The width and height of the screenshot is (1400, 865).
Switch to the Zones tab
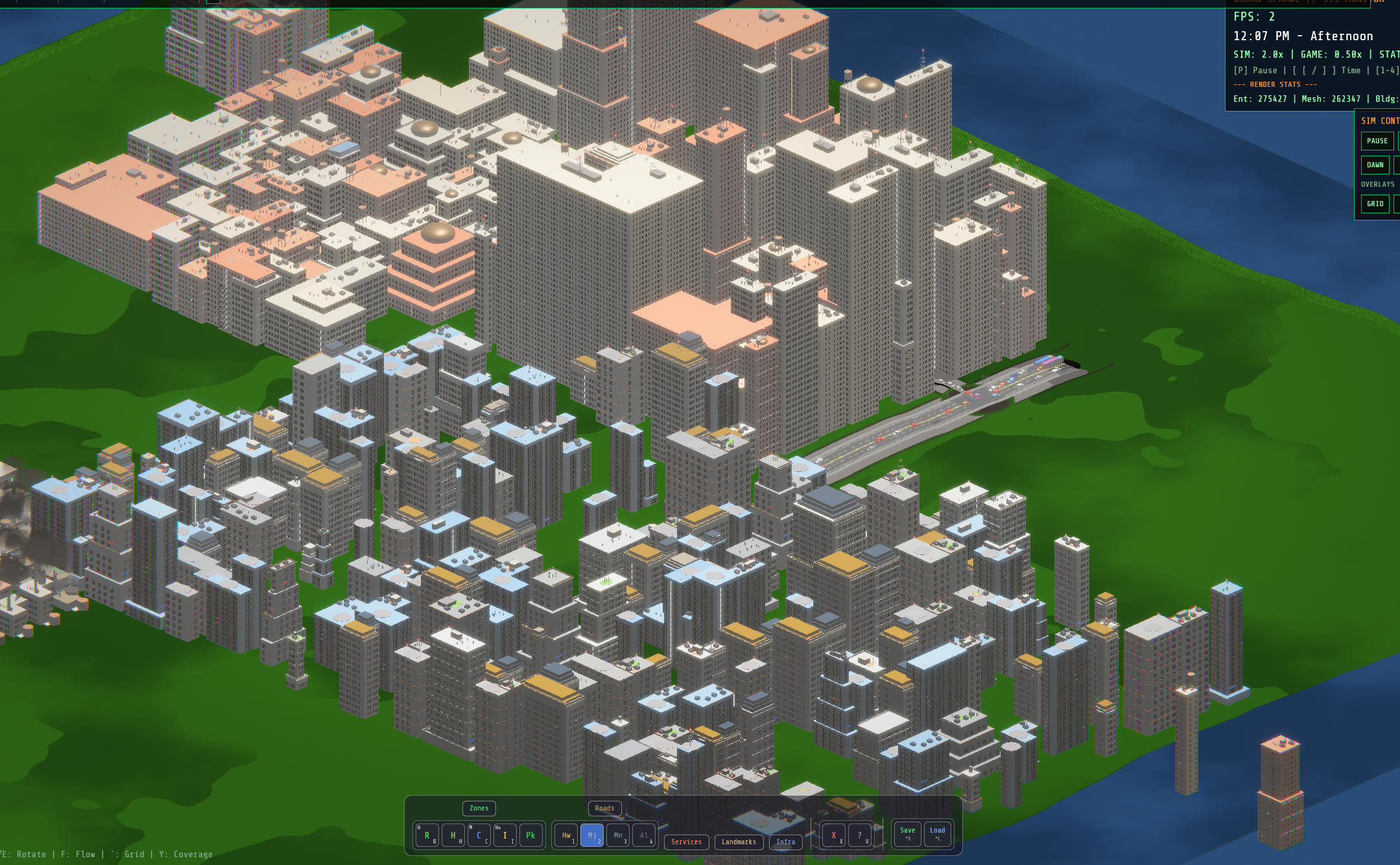(479, 809)
